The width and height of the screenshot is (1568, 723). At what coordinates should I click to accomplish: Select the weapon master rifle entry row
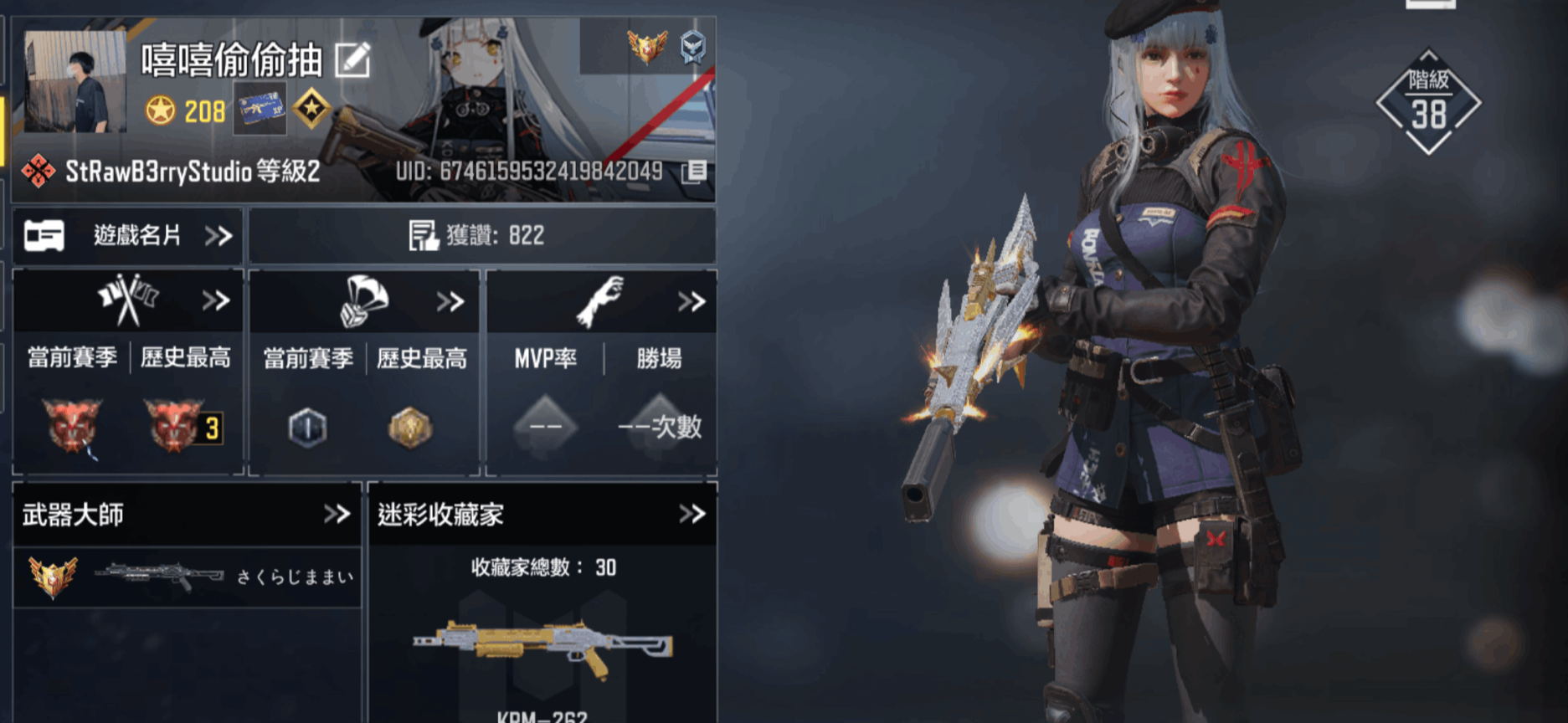pyautogui.click(x=187, y=577)
